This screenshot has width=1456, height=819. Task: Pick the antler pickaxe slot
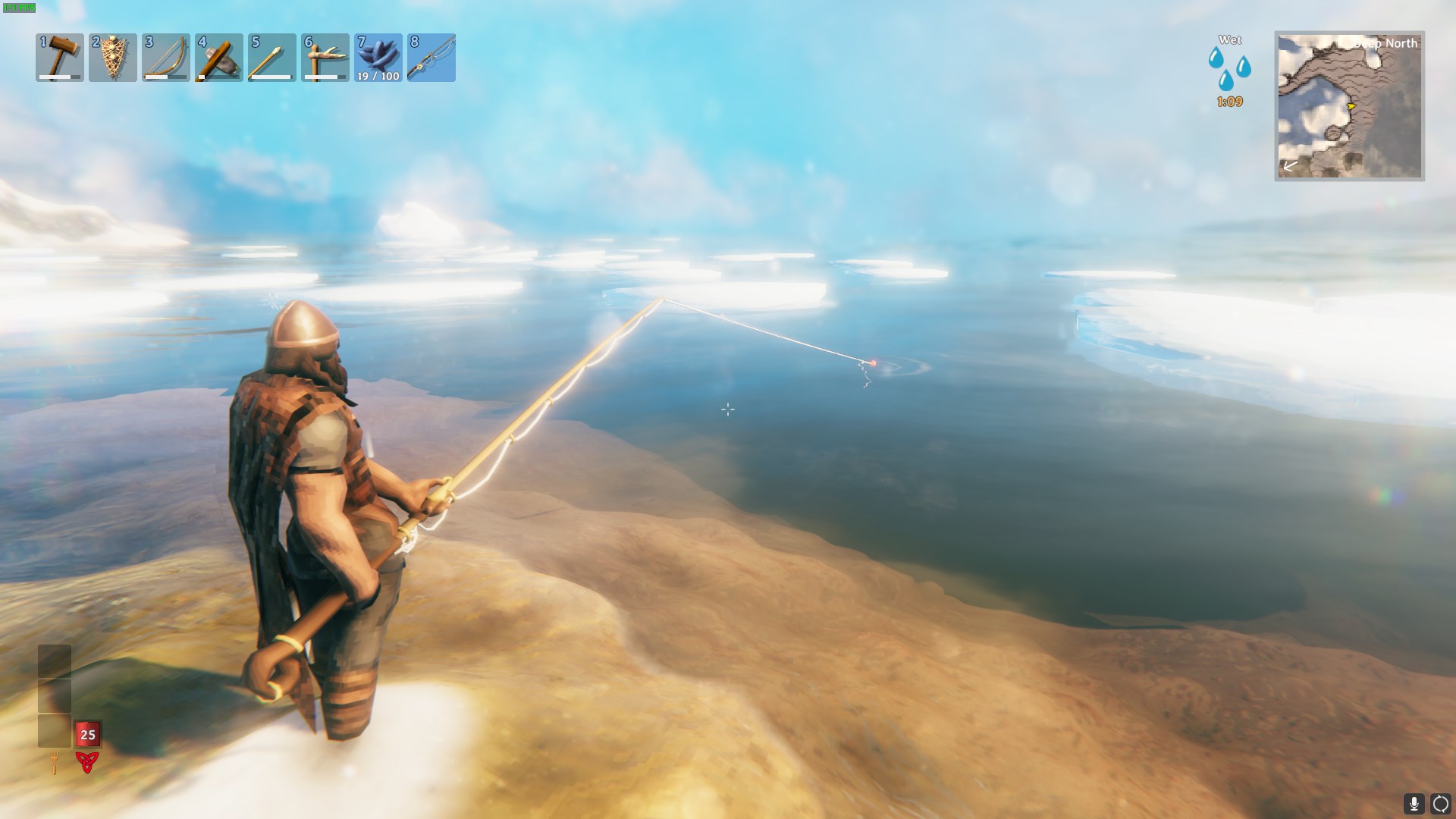point(325,58)
